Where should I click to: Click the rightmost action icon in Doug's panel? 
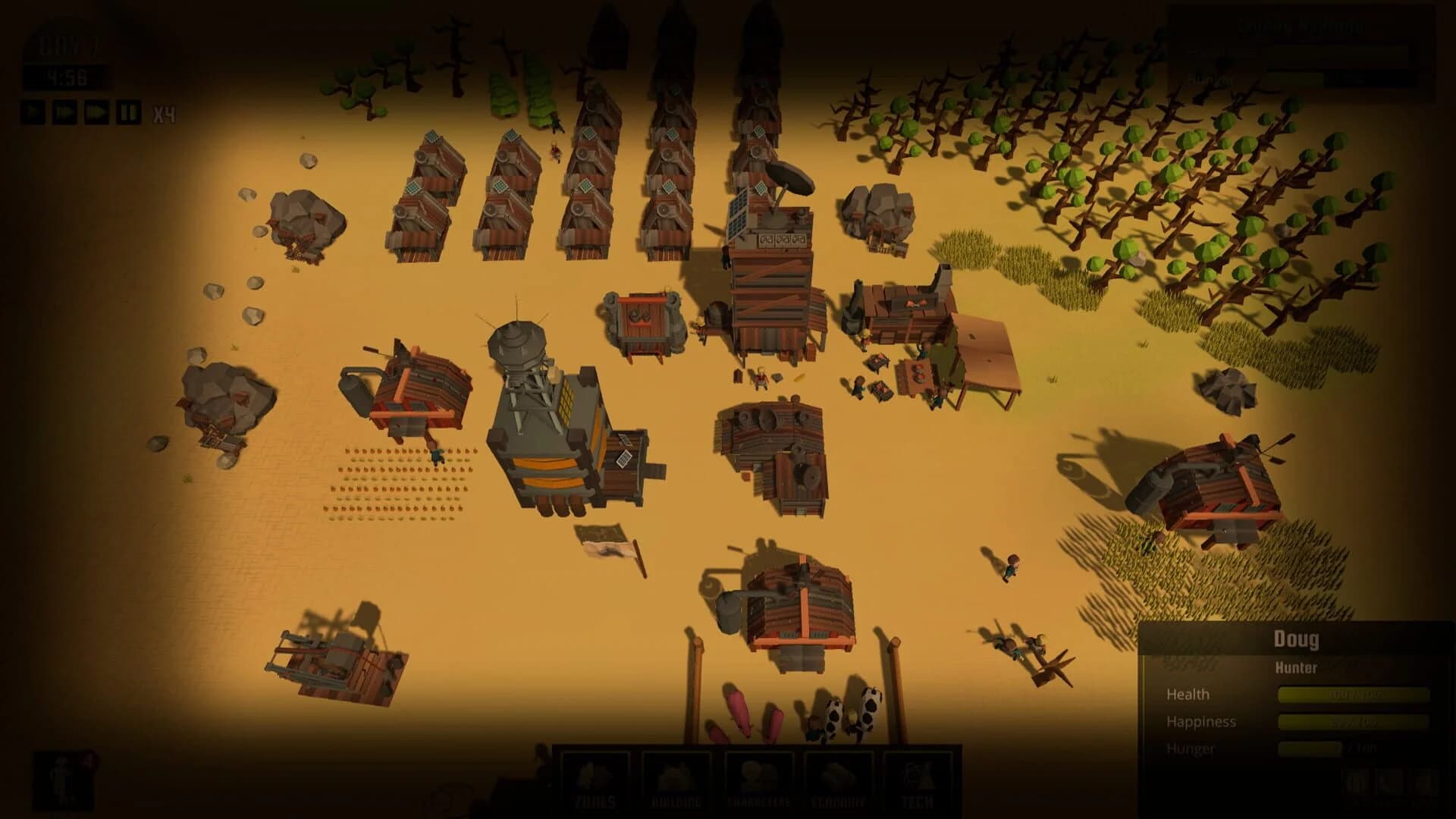[x=1424, y=783]
